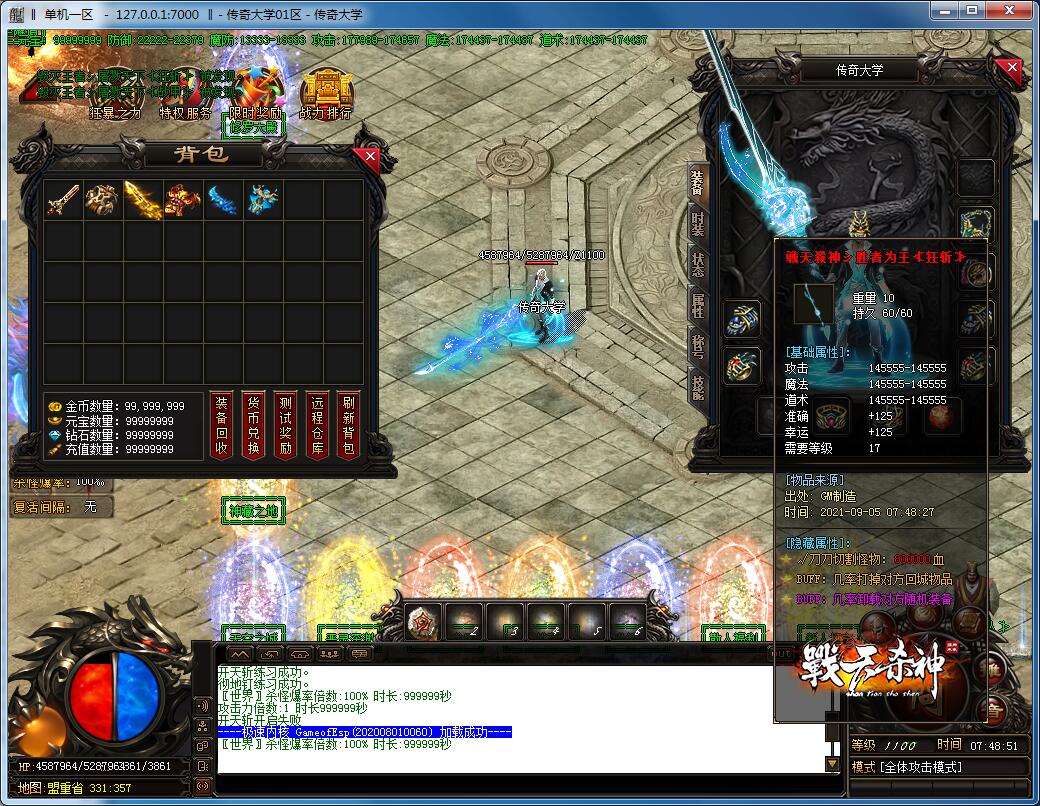Close the 背包 backpack window
The height and width of the screenshot is (806, 1040).
(x=371, y=156)
